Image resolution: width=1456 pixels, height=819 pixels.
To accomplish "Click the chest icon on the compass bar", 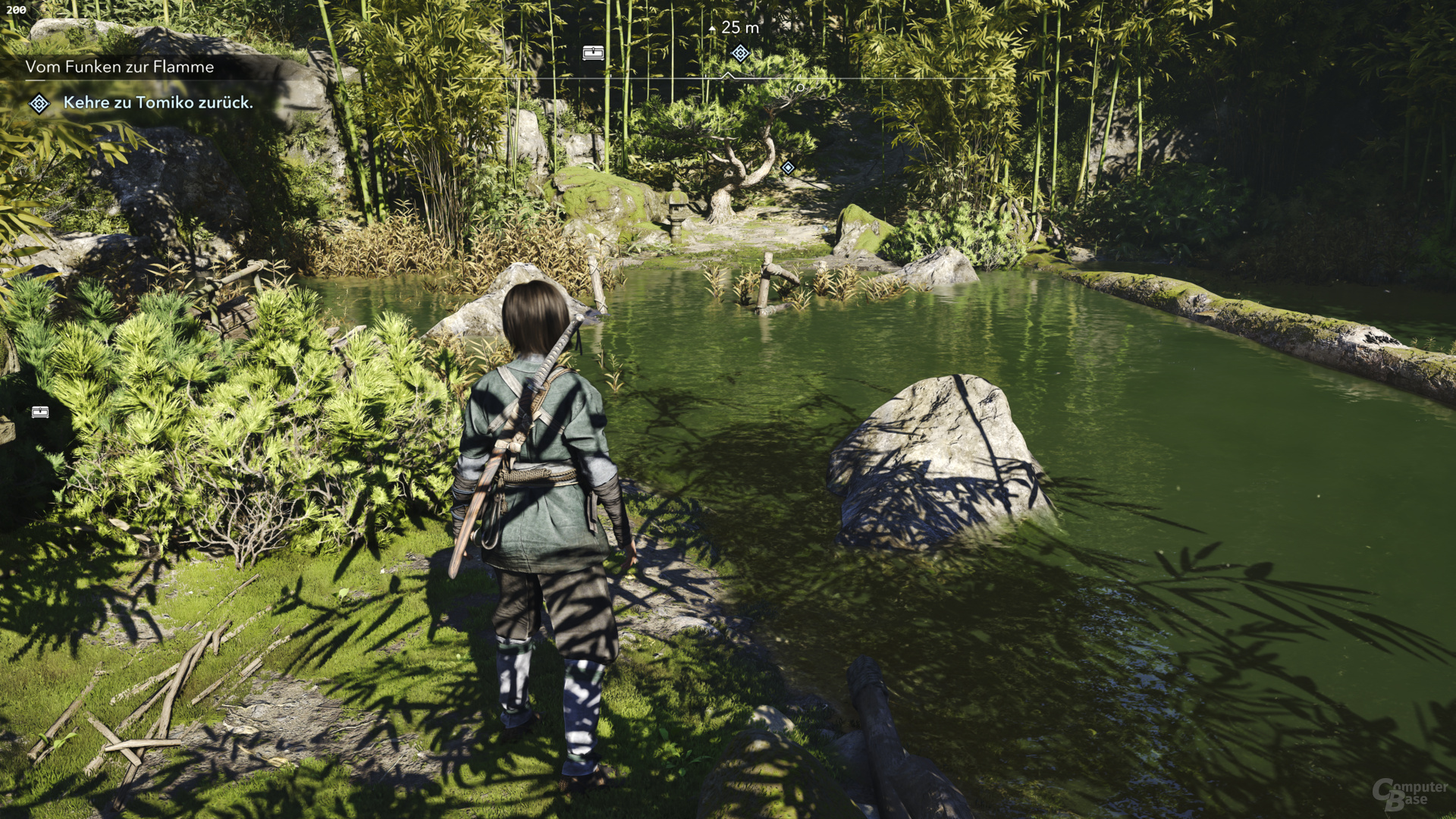I will [593, 52].
